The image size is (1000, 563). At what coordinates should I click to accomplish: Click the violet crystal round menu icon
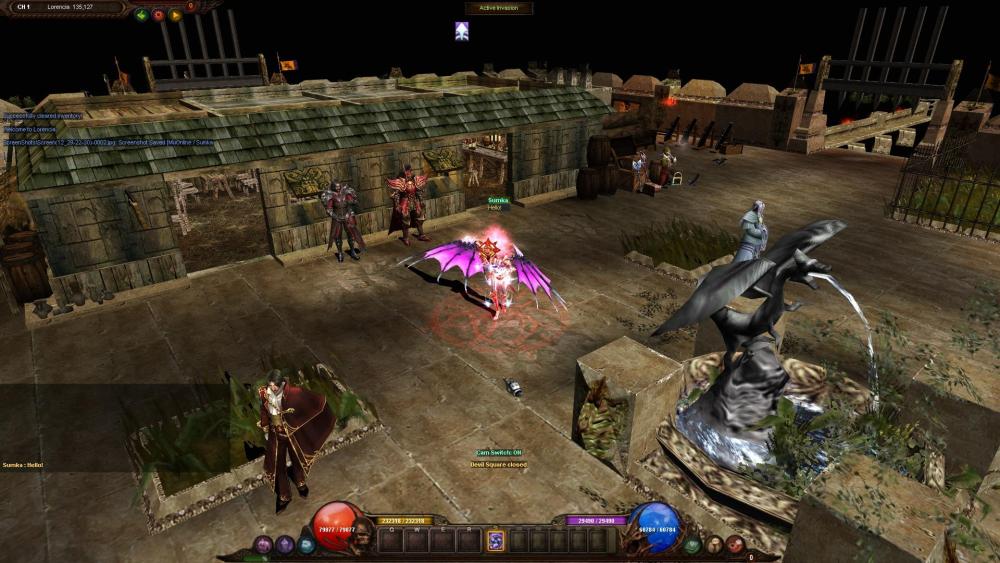pyautogui.click(x=285, y=545)
